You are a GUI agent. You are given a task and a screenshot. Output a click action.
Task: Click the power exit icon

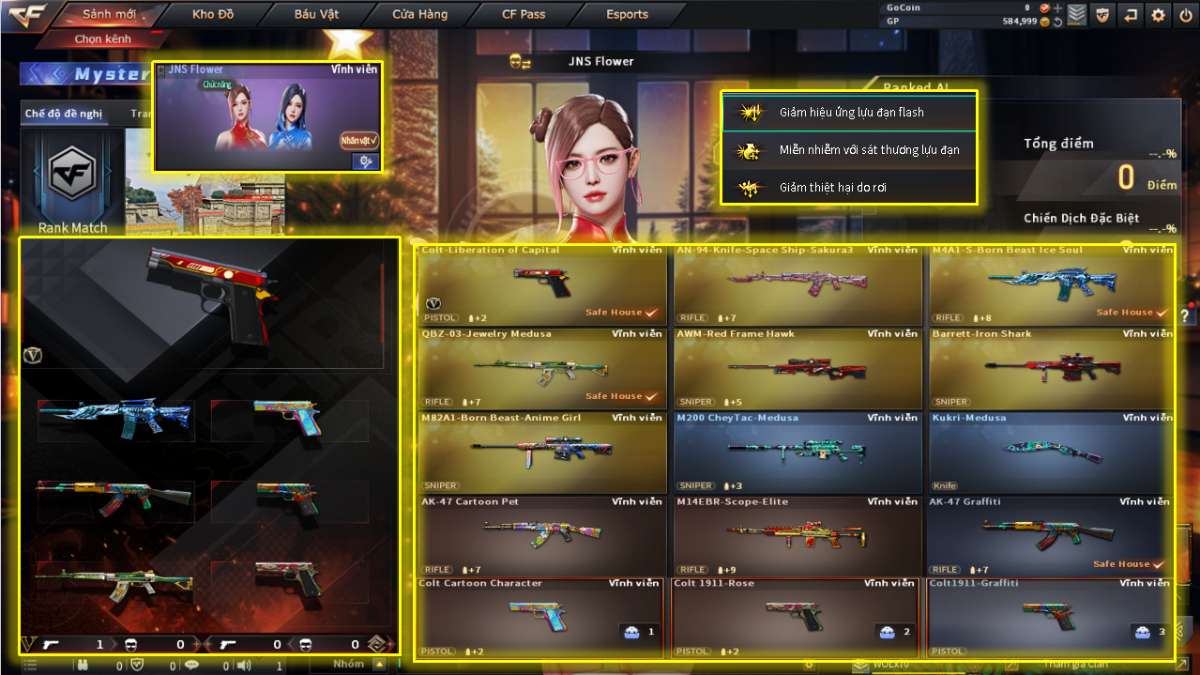coord(1185,14)
